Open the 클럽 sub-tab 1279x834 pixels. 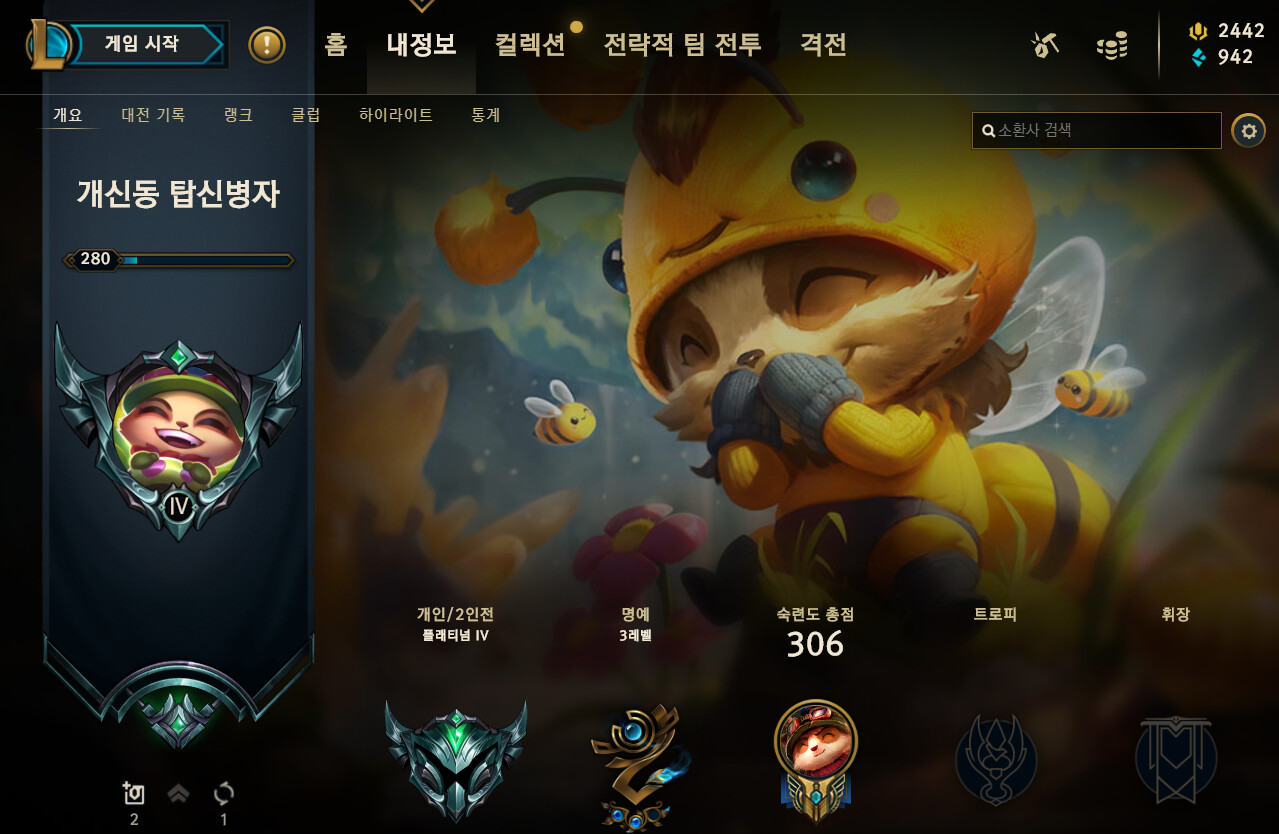[x=306, y=115]
